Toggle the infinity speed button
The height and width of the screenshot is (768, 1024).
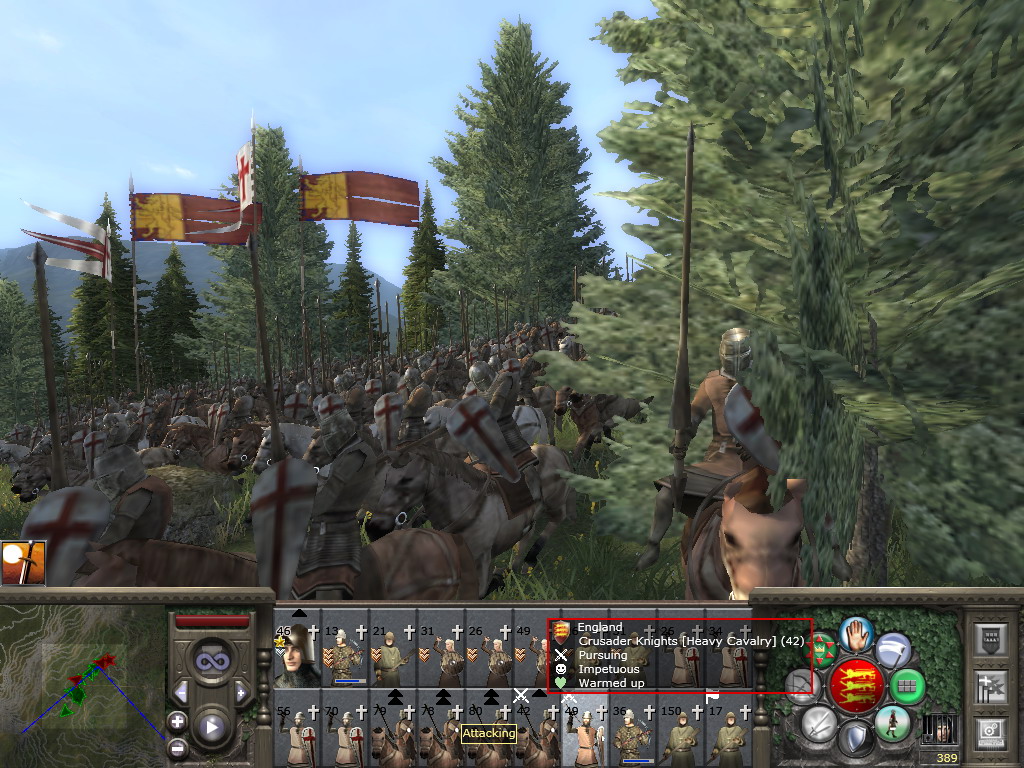coord(210,661)
